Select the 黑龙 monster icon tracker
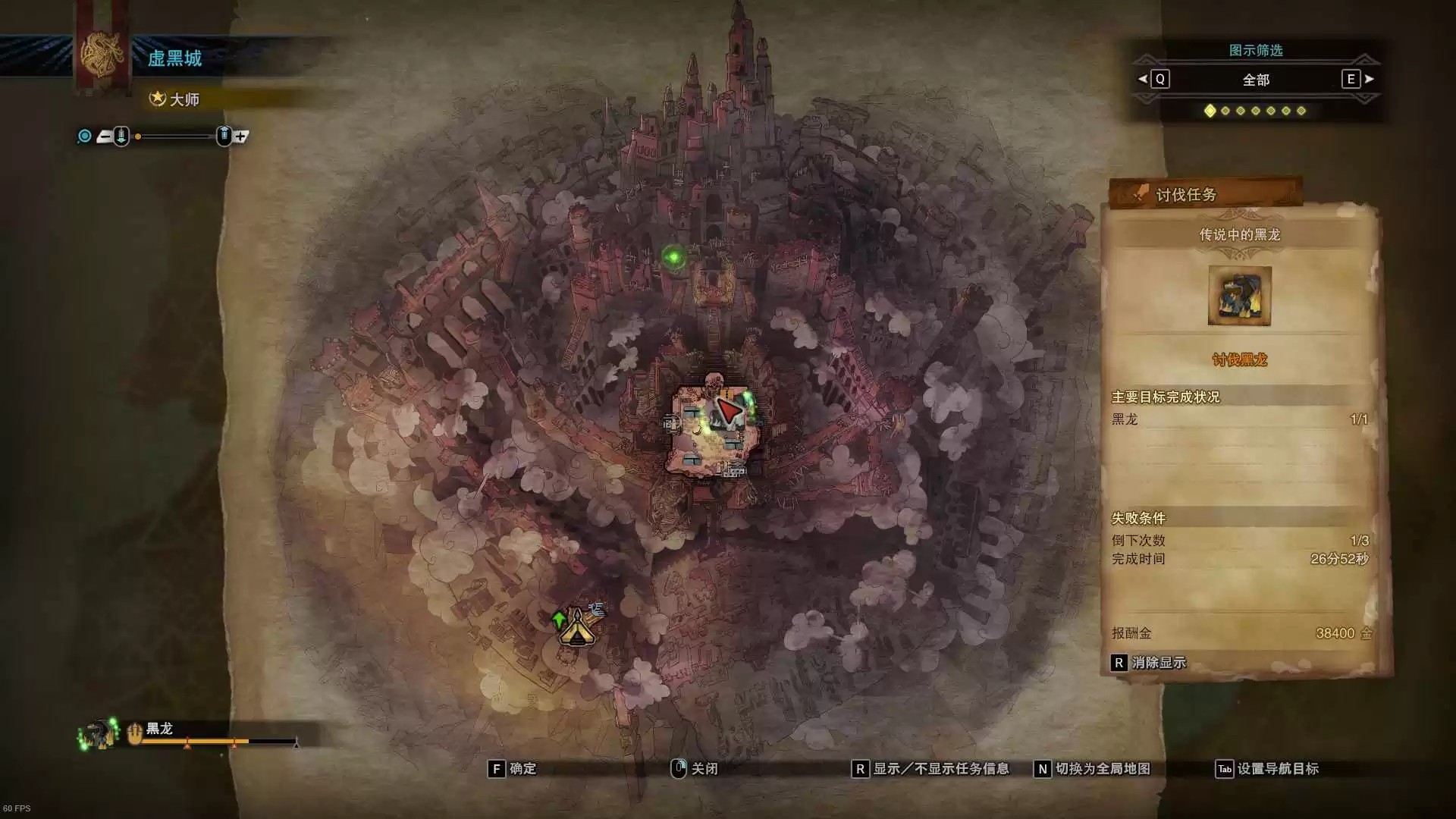 tap(99, 734)
